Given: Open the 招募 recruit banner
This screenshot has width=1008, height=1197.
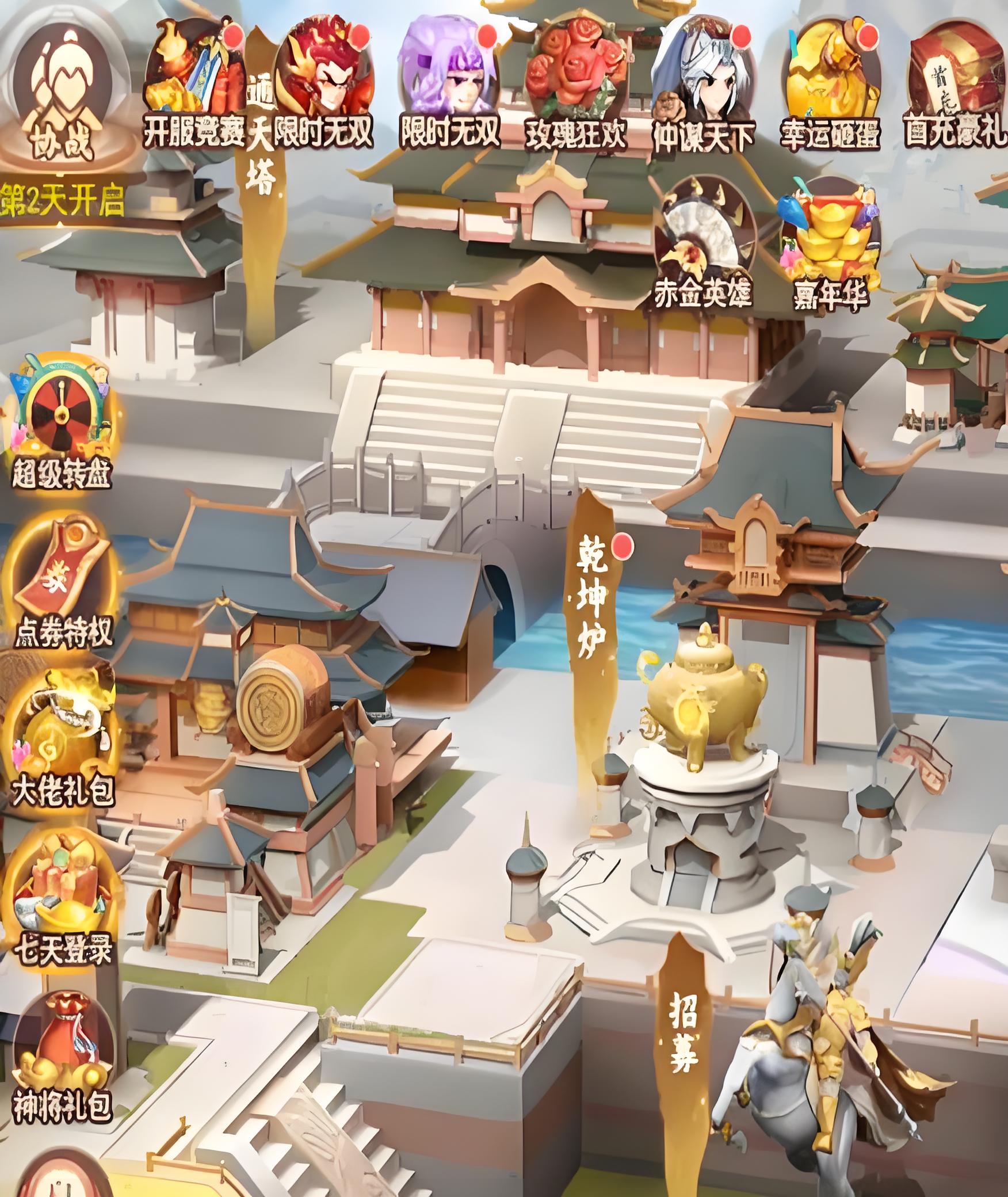Looking at the screenshot, I should (683, 1036).
